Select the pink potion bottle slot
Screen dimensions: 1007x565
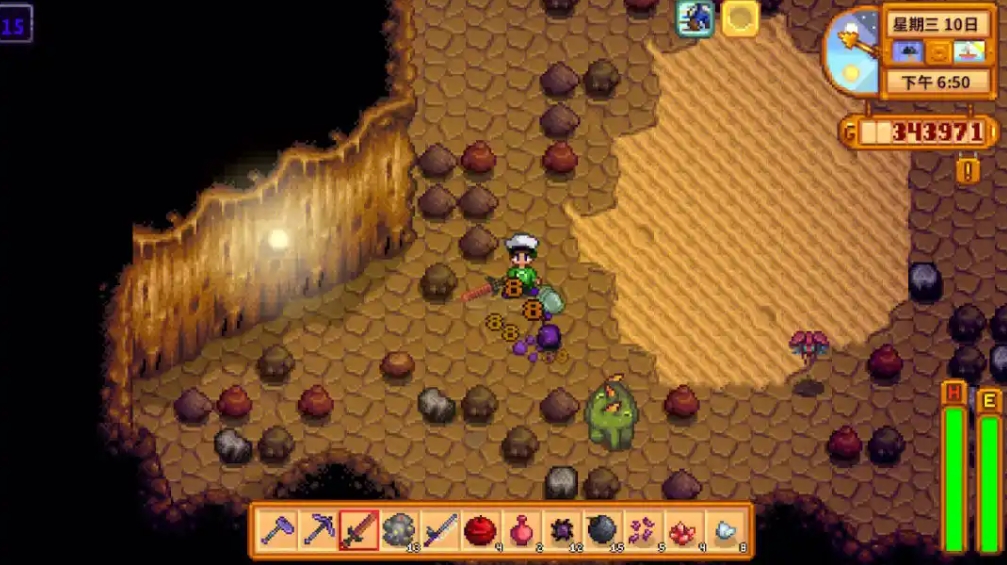tap(521, 530)
